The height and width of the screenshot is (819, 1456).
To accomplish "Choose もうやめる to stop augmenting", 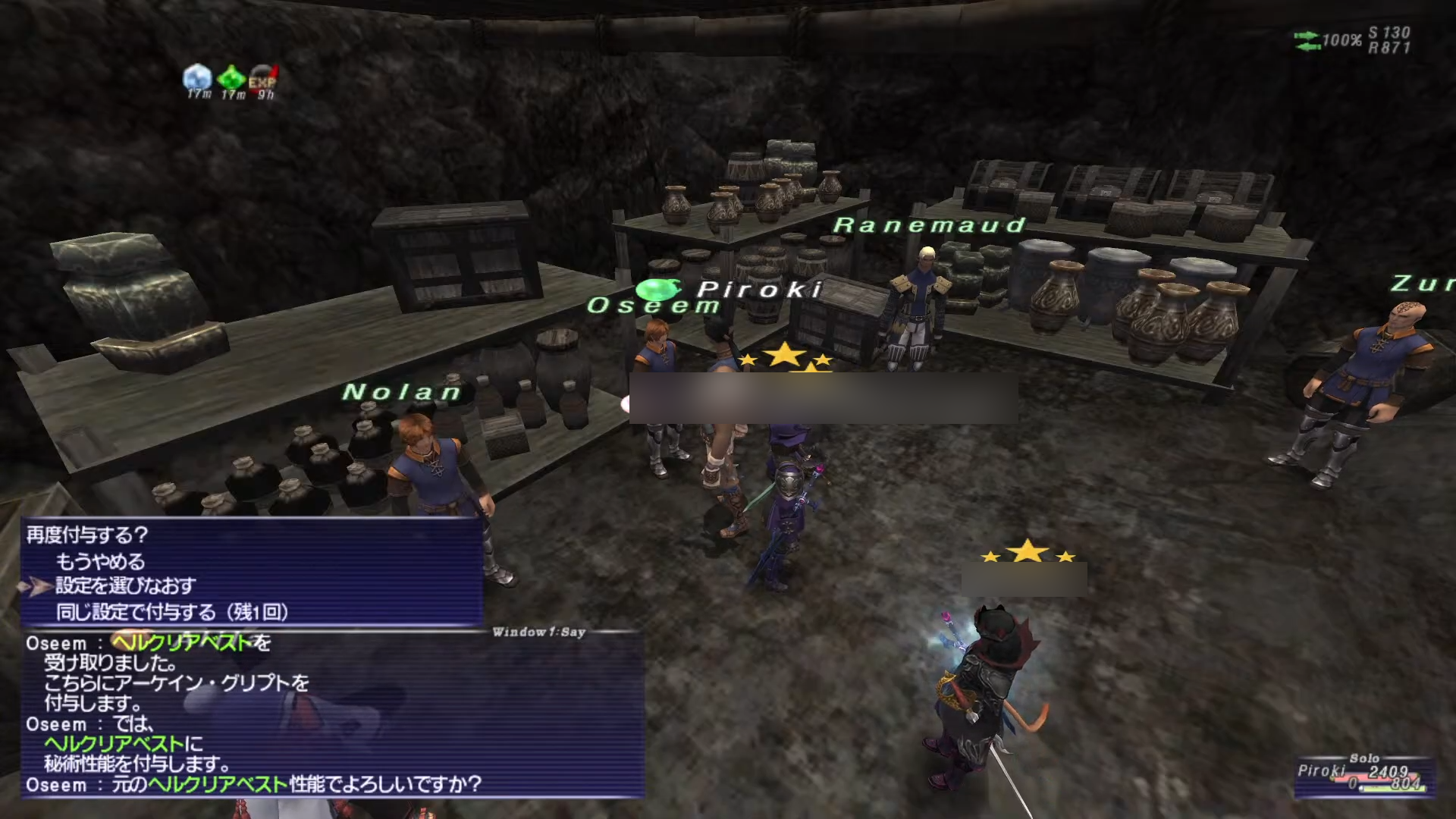I will coord(100,562).
